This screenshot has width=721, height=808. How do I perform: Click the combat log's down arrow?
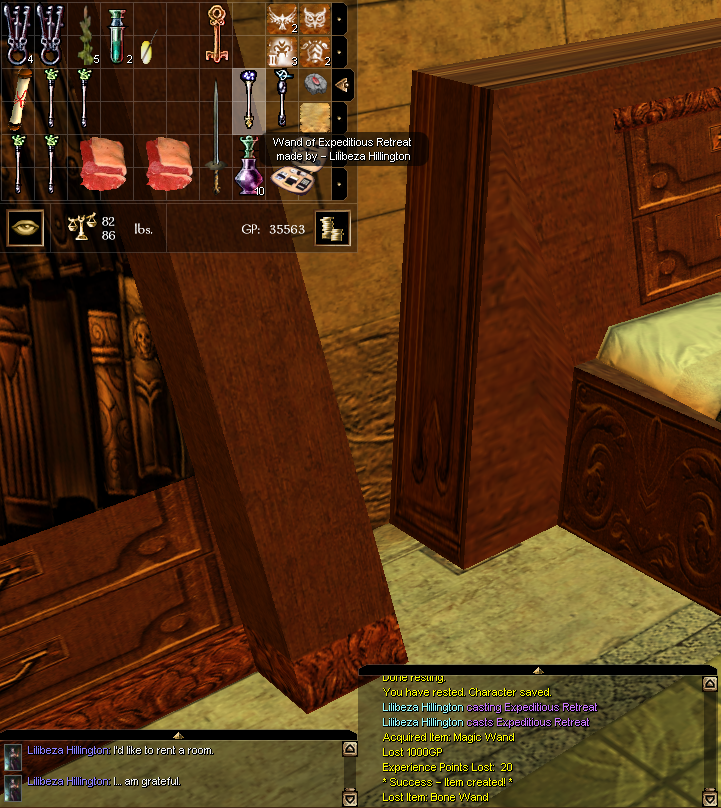tap(709, 797)
